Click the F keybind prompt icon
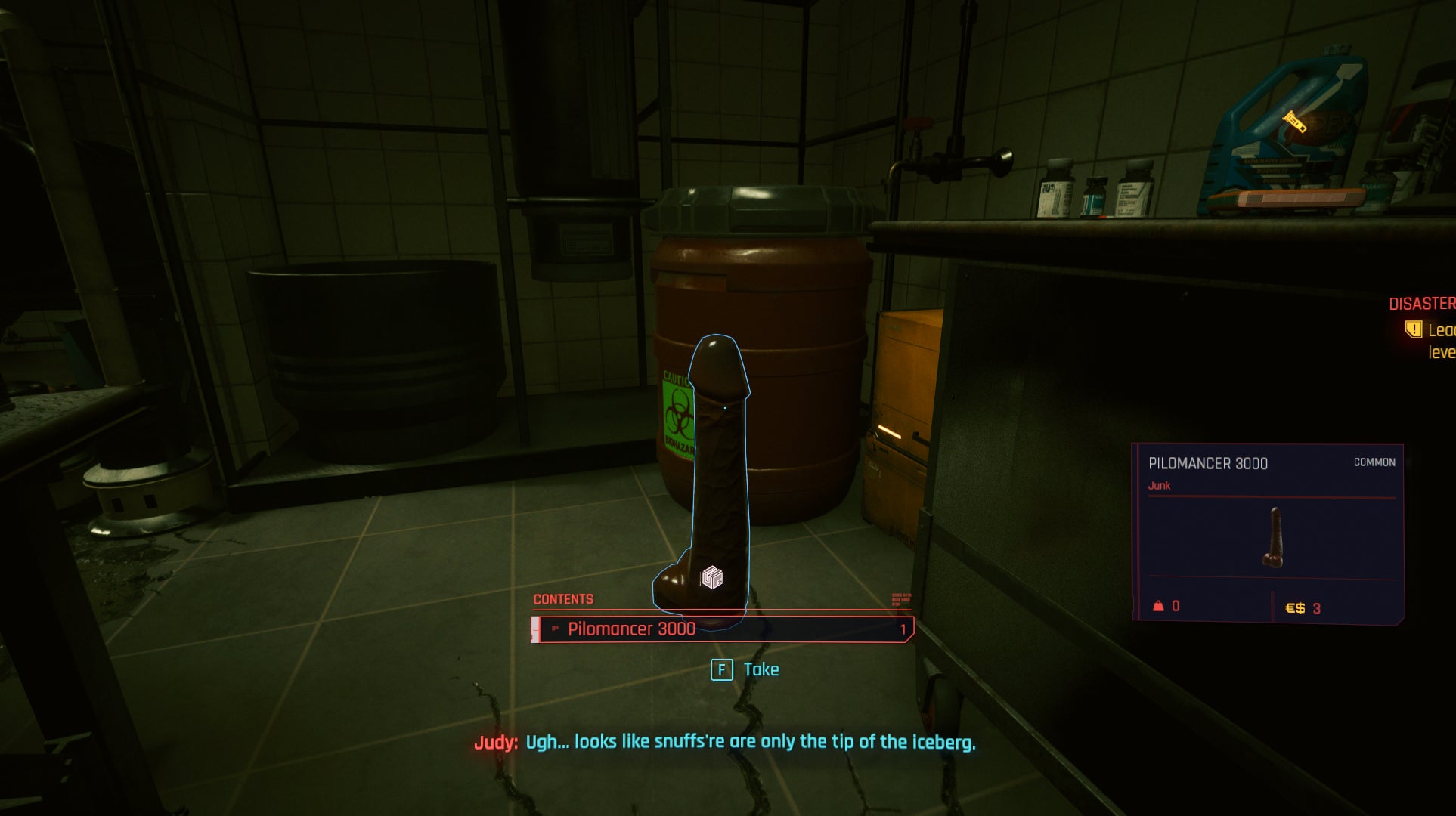This screenshot has height=816, width=1456. pos(721,670)
